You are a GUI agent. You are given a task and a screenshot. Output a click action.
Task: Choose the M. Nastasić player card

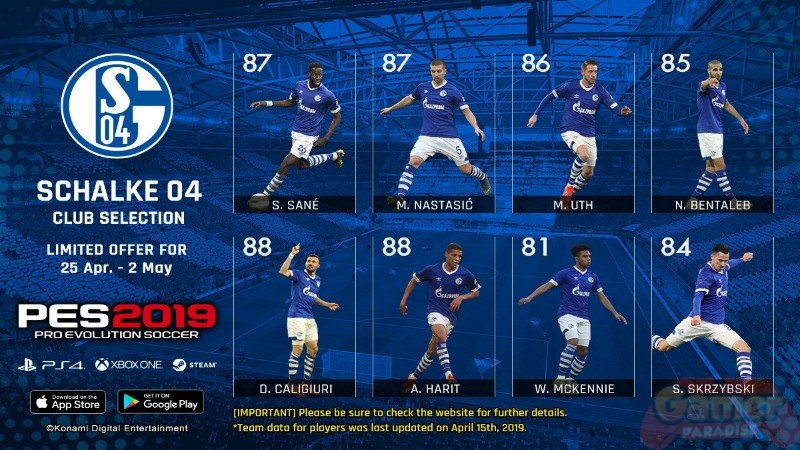(435, 130)
